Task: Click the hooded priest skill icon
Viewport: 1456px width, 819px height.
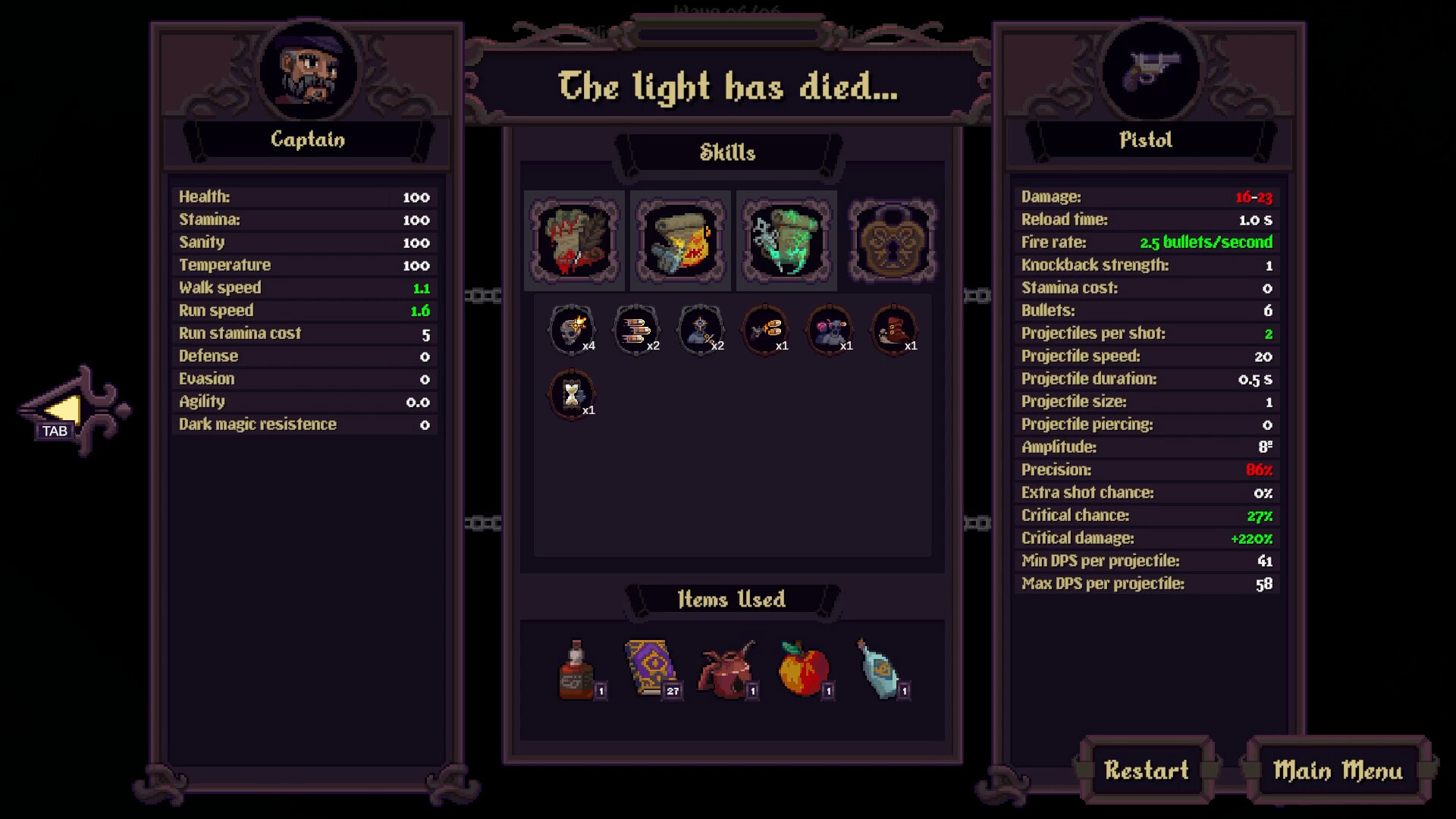Action: coord(701,328)
